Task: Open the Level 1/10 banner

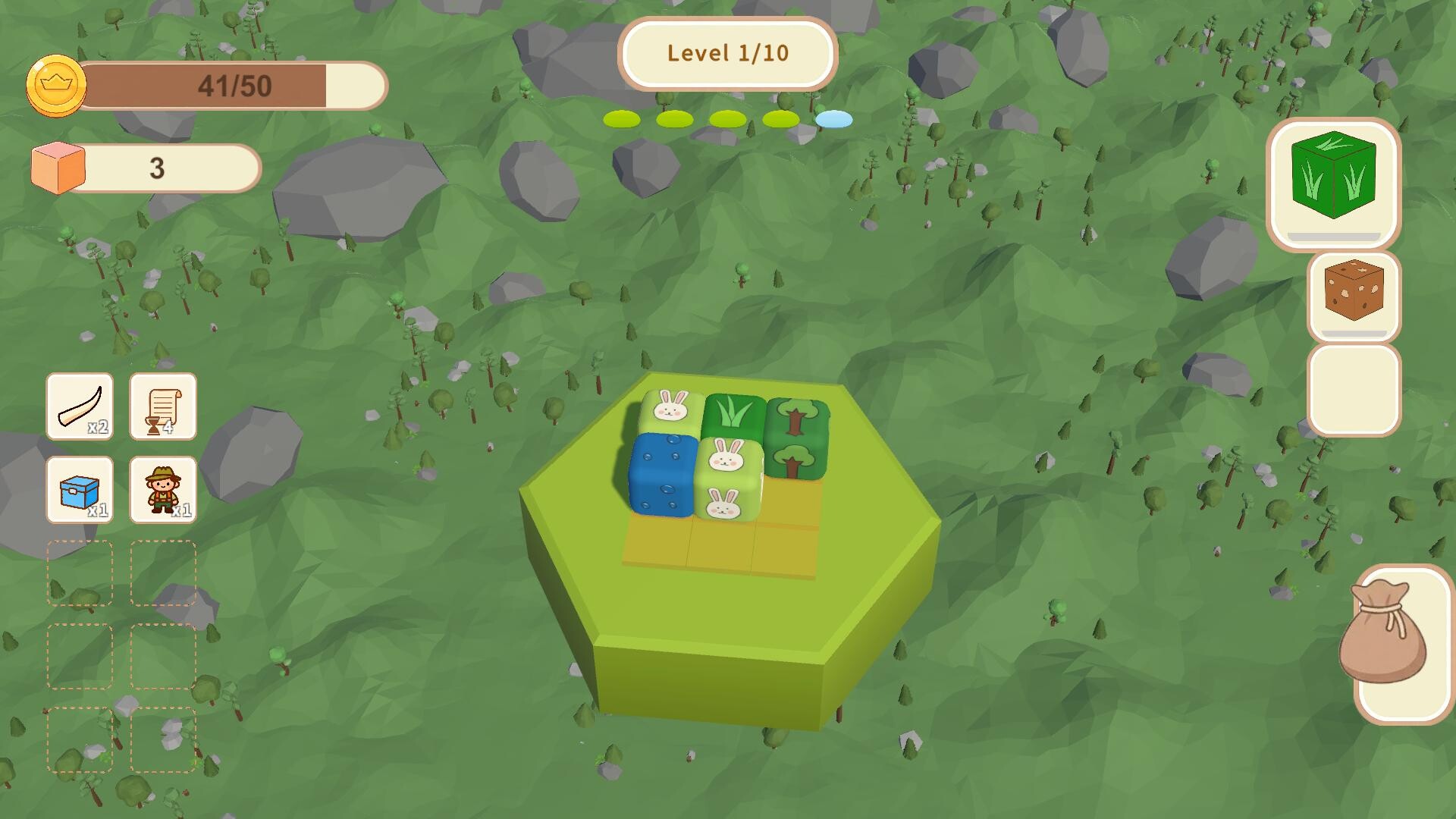Action: 727,54
